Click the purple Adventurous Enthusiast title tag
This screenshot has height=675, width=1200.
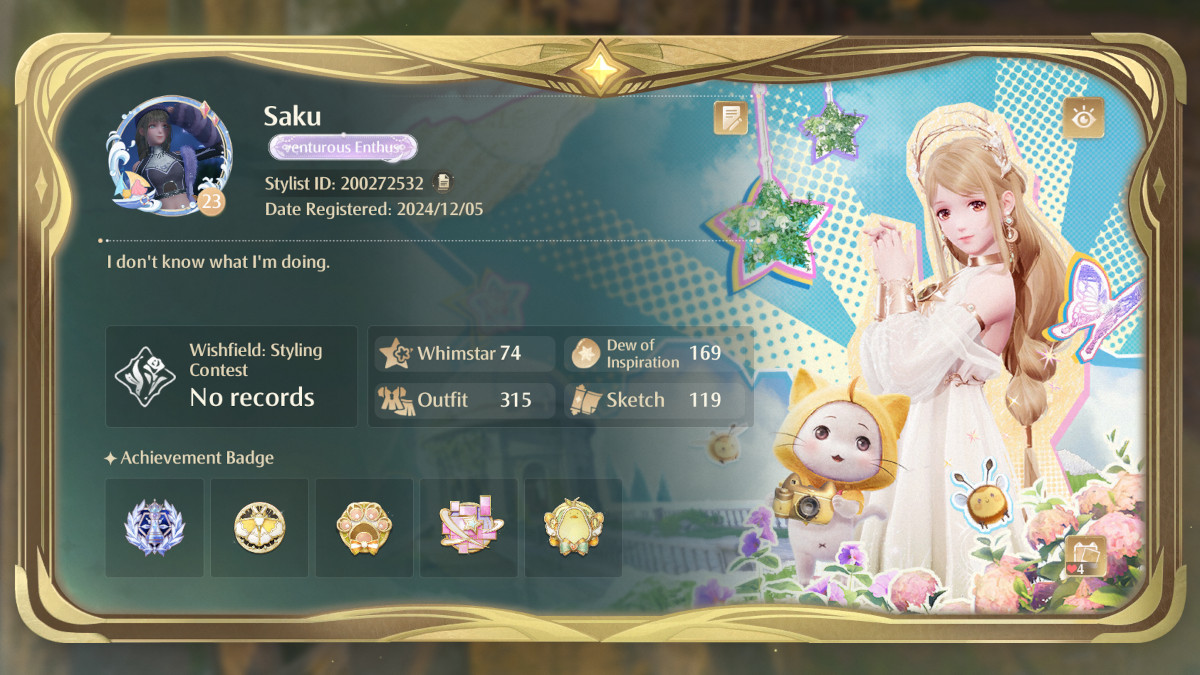[x=343, y=148]
